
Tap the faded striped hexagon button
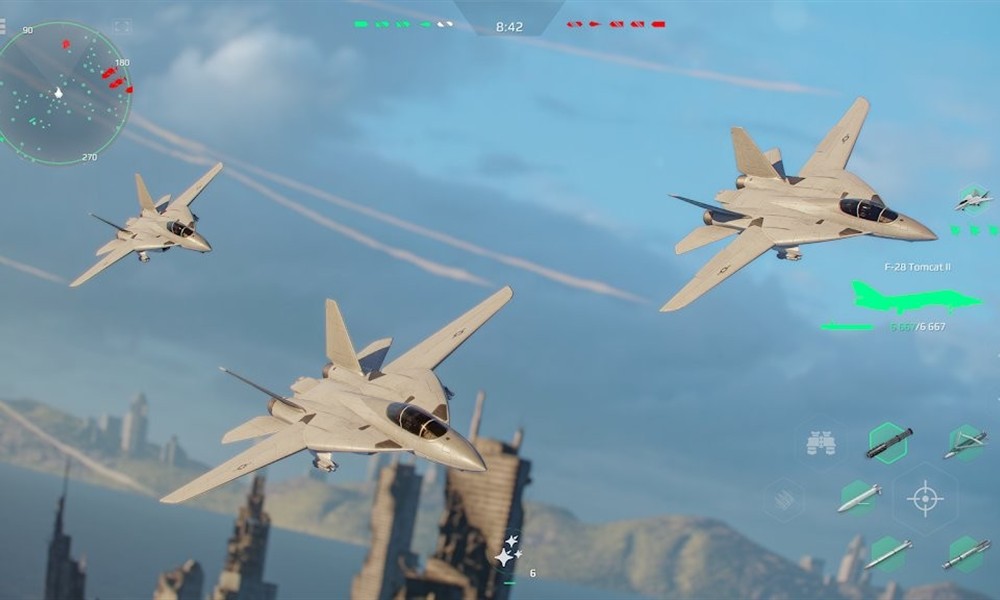[785, 497]
